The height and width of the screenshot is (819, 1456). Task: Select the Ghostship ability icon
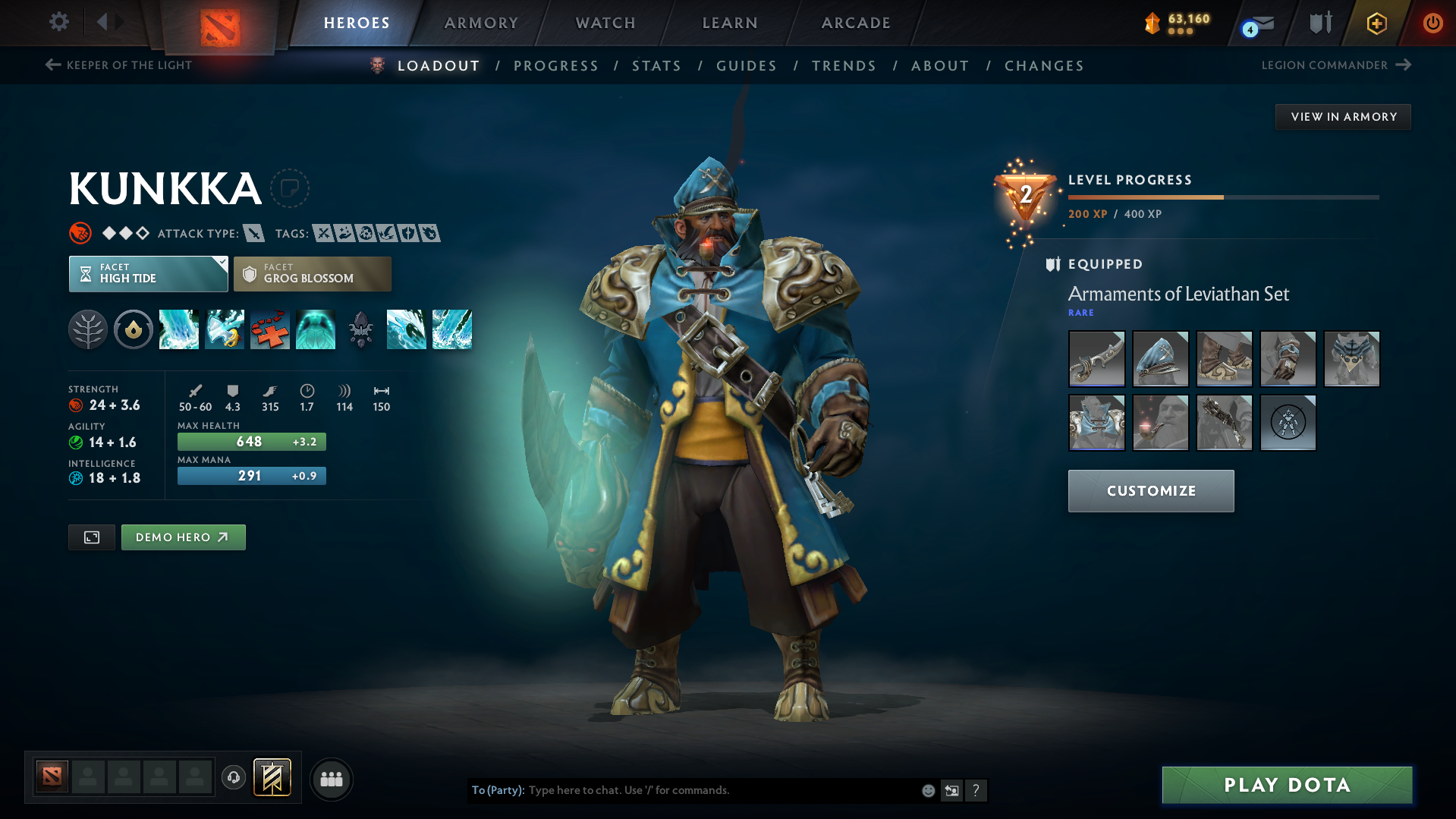pyautogui.click(x=316, y=329)
